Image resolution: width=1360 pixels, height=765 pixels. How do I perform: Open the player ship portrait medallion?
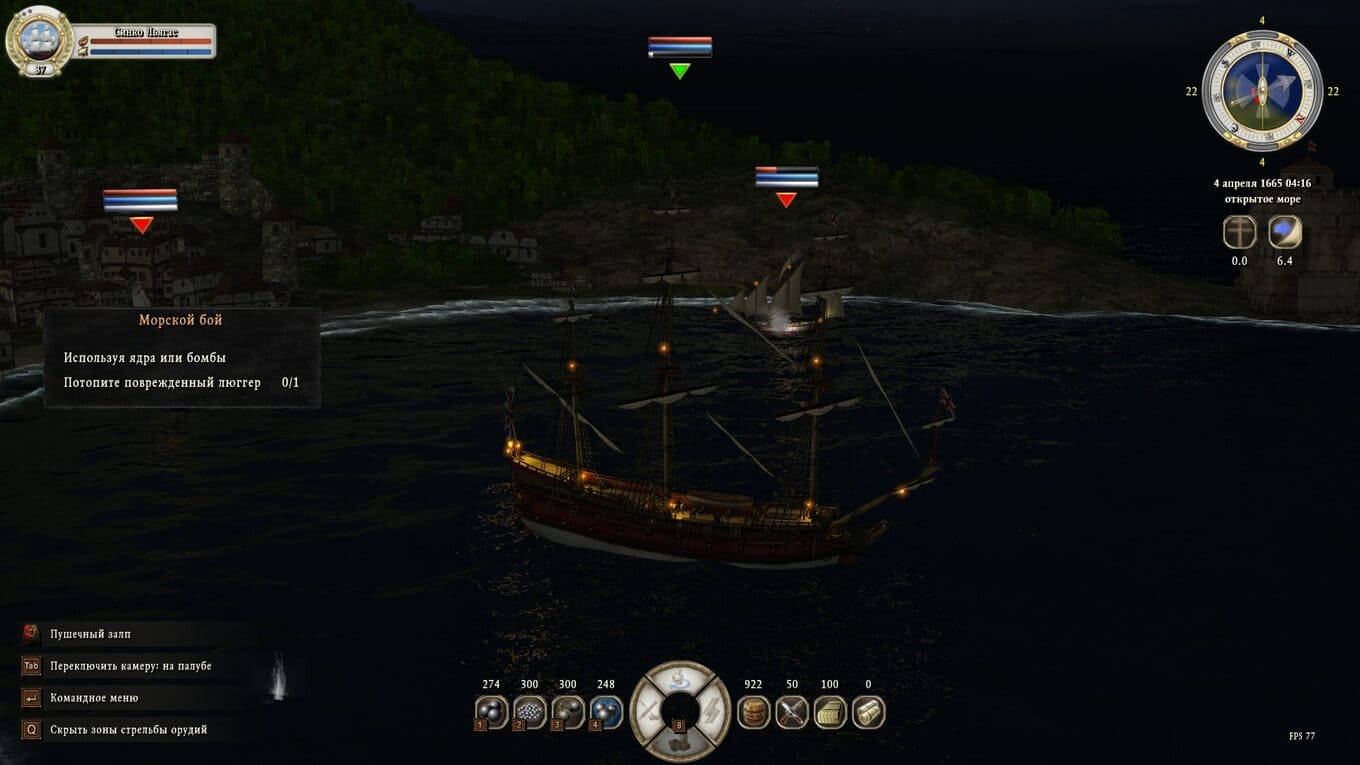(x=39, y=40)
